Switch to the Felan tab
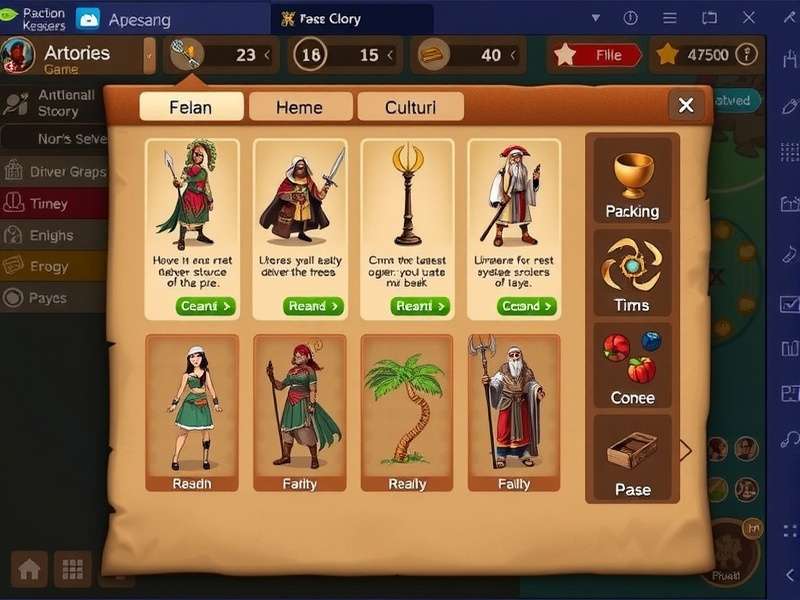800x600 pixels. 191,107
